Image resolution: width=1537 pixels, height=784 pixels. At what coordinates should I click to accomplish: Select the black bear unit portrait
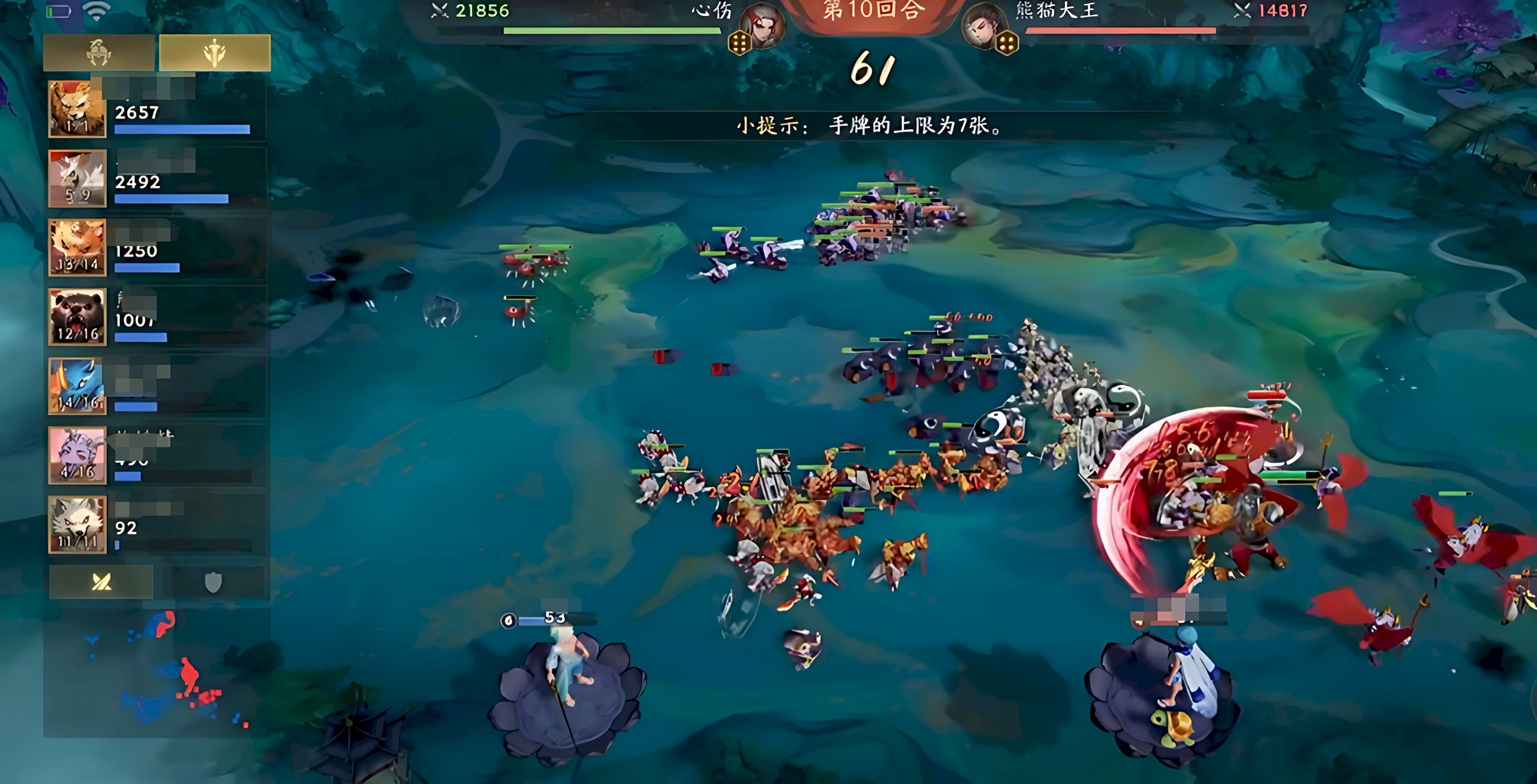77,317
